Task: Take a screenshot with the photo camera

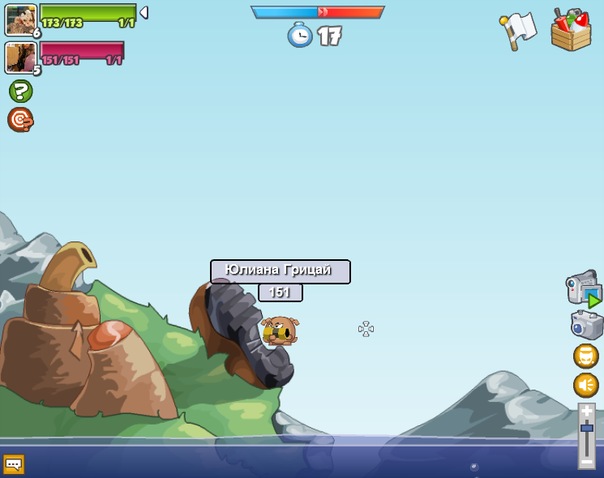Action: (587, 325)
